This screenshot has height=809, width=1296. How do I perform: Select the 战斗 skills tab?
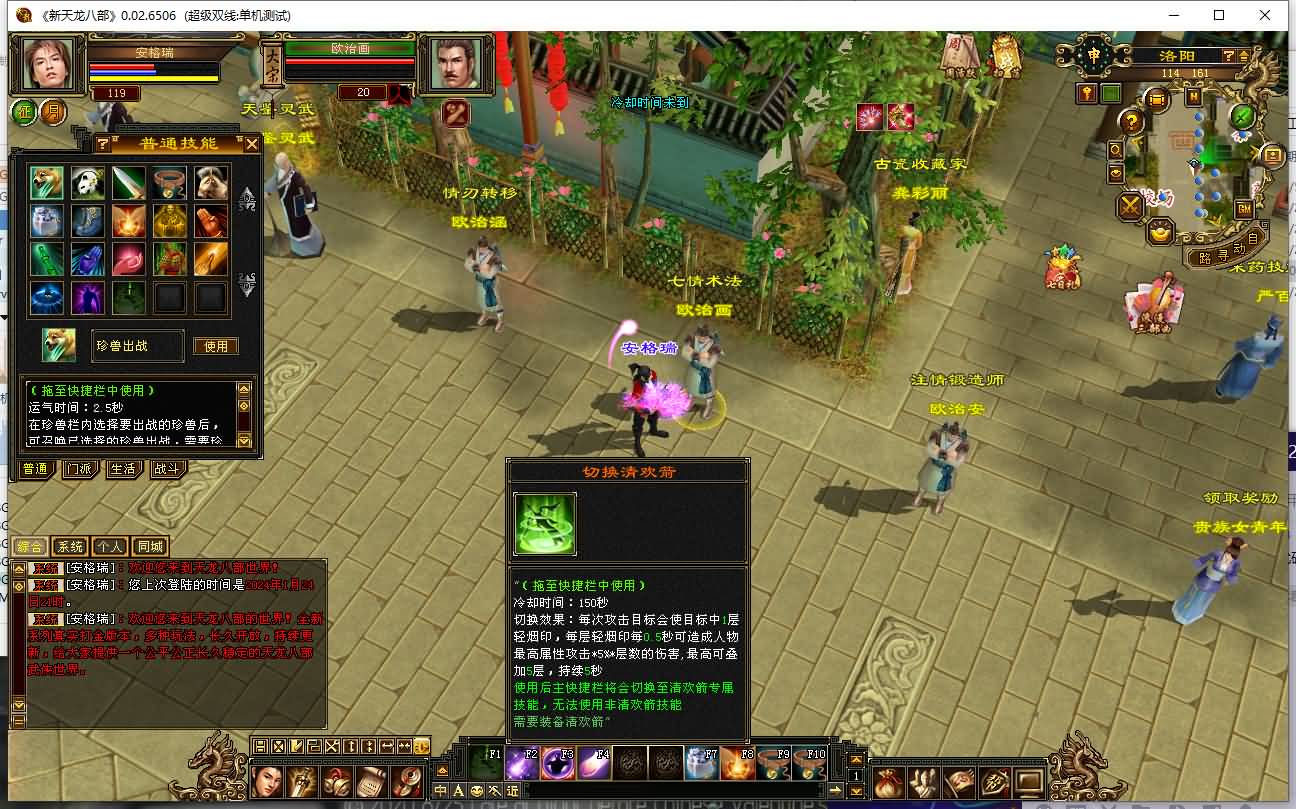pos(166,469)
